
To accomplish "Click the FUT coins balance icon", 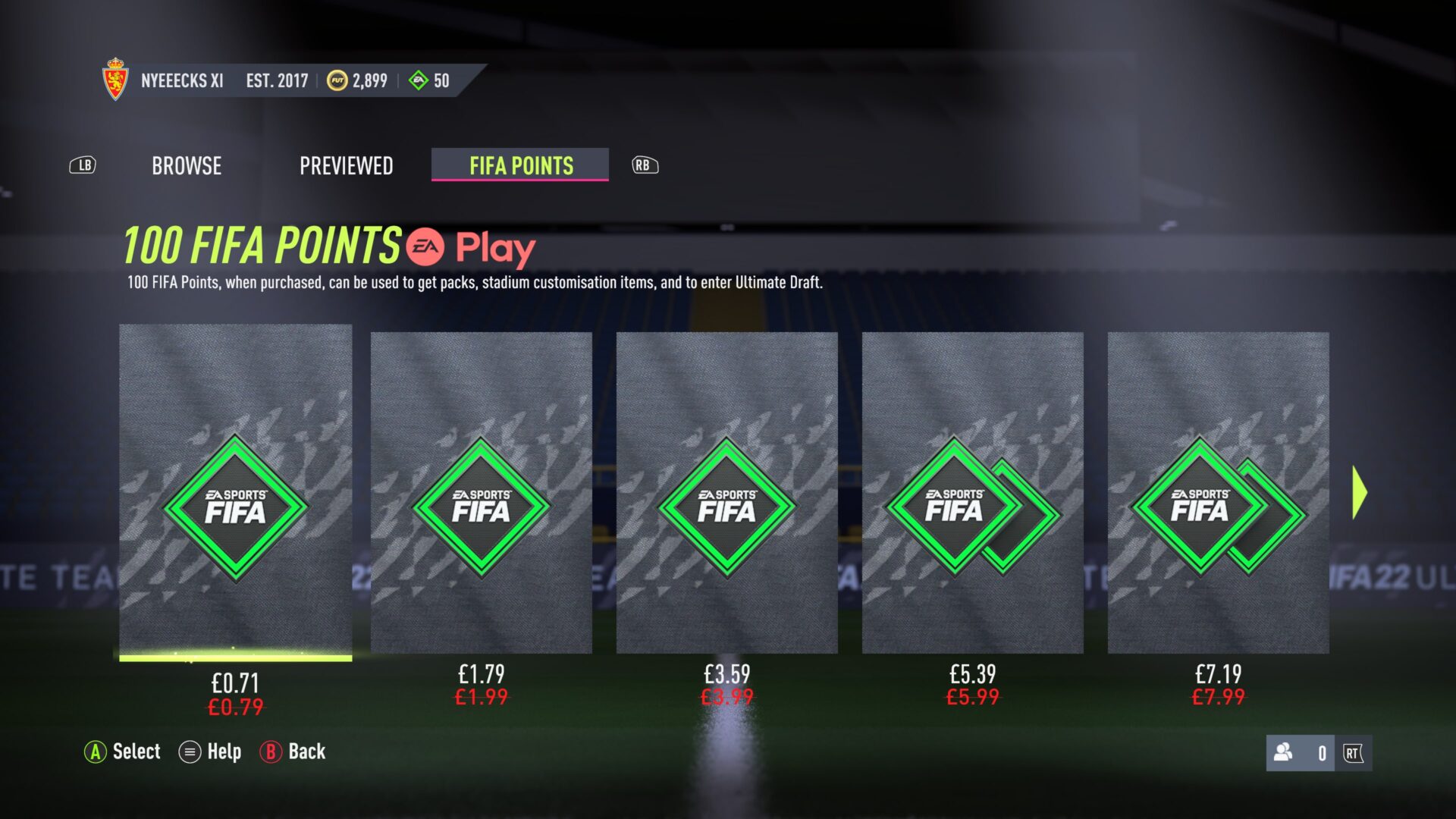I will click(x=337, y=80).
